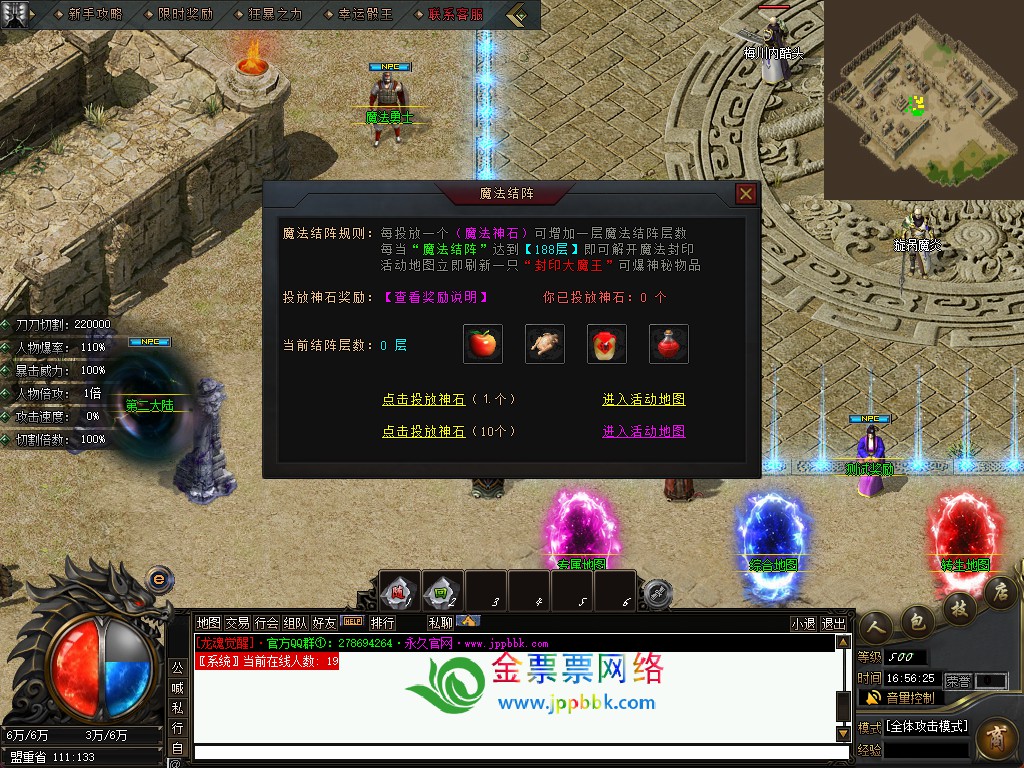Open the 行会 guild button
This screenshot has height=768, width=1024.
(x=266, y=623)
